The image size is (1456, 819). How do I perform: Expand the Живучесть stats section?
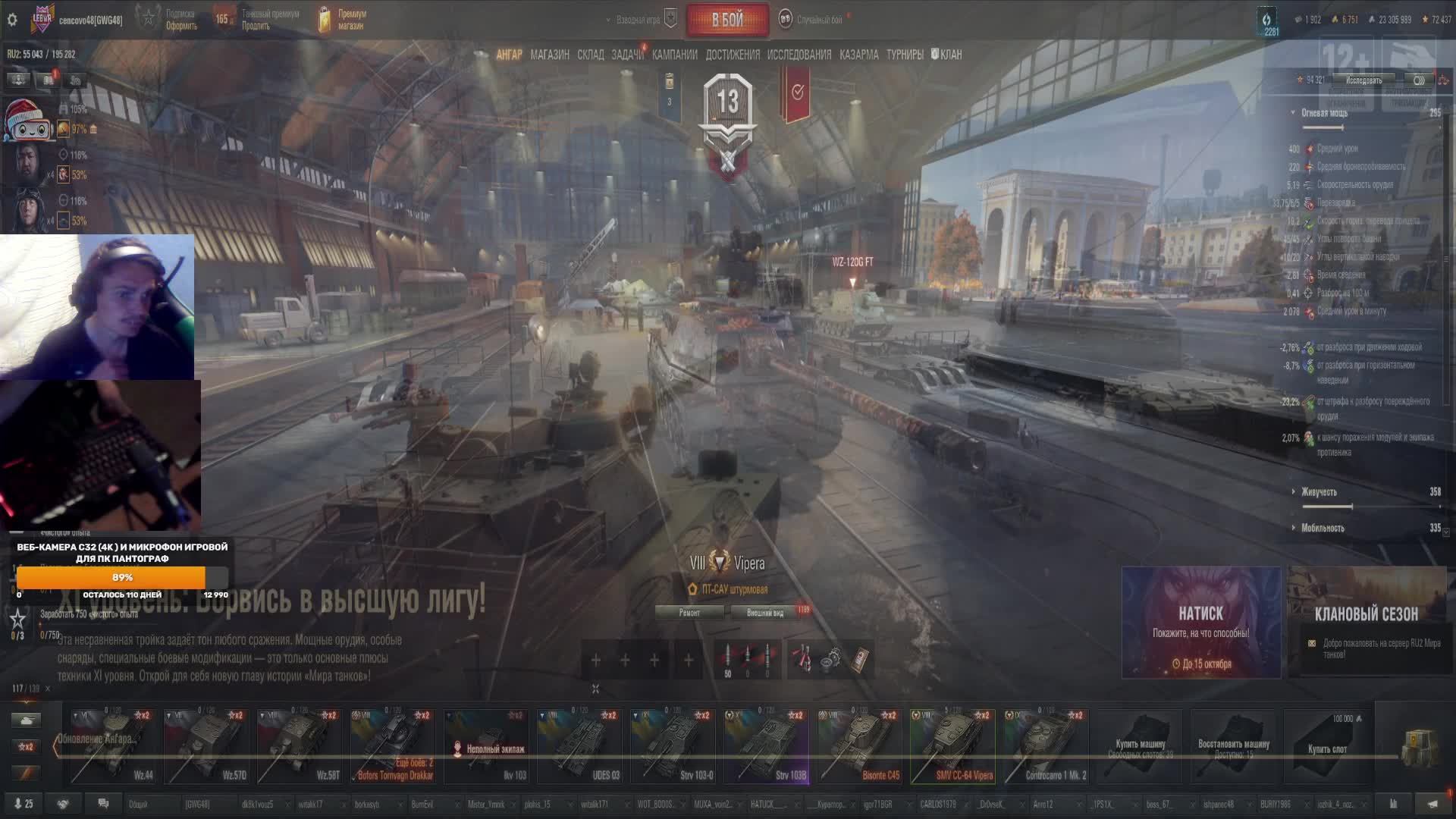pos(1319,492)
